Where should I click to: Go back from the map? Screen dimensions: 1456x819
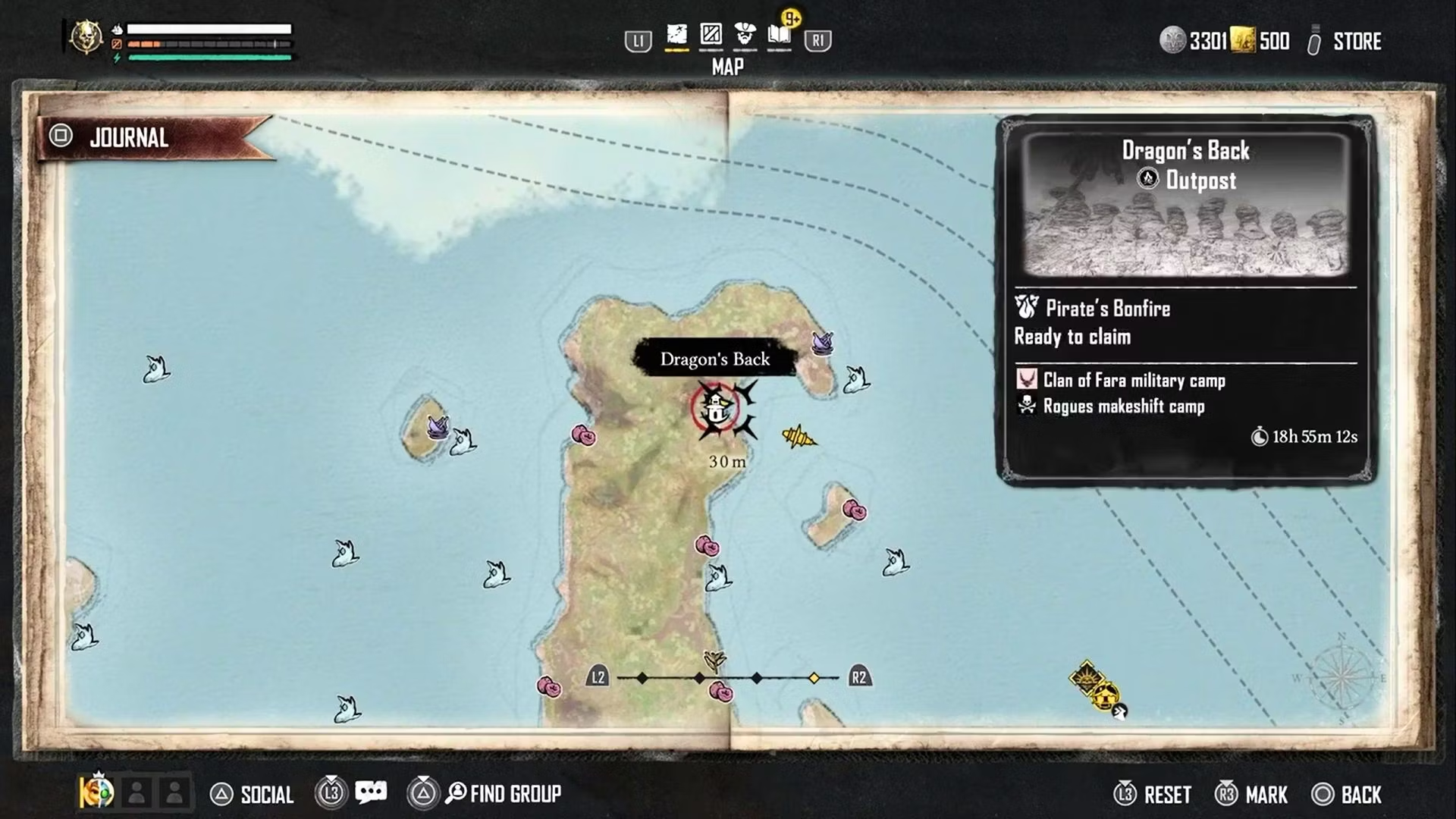tap(1360, 795)
